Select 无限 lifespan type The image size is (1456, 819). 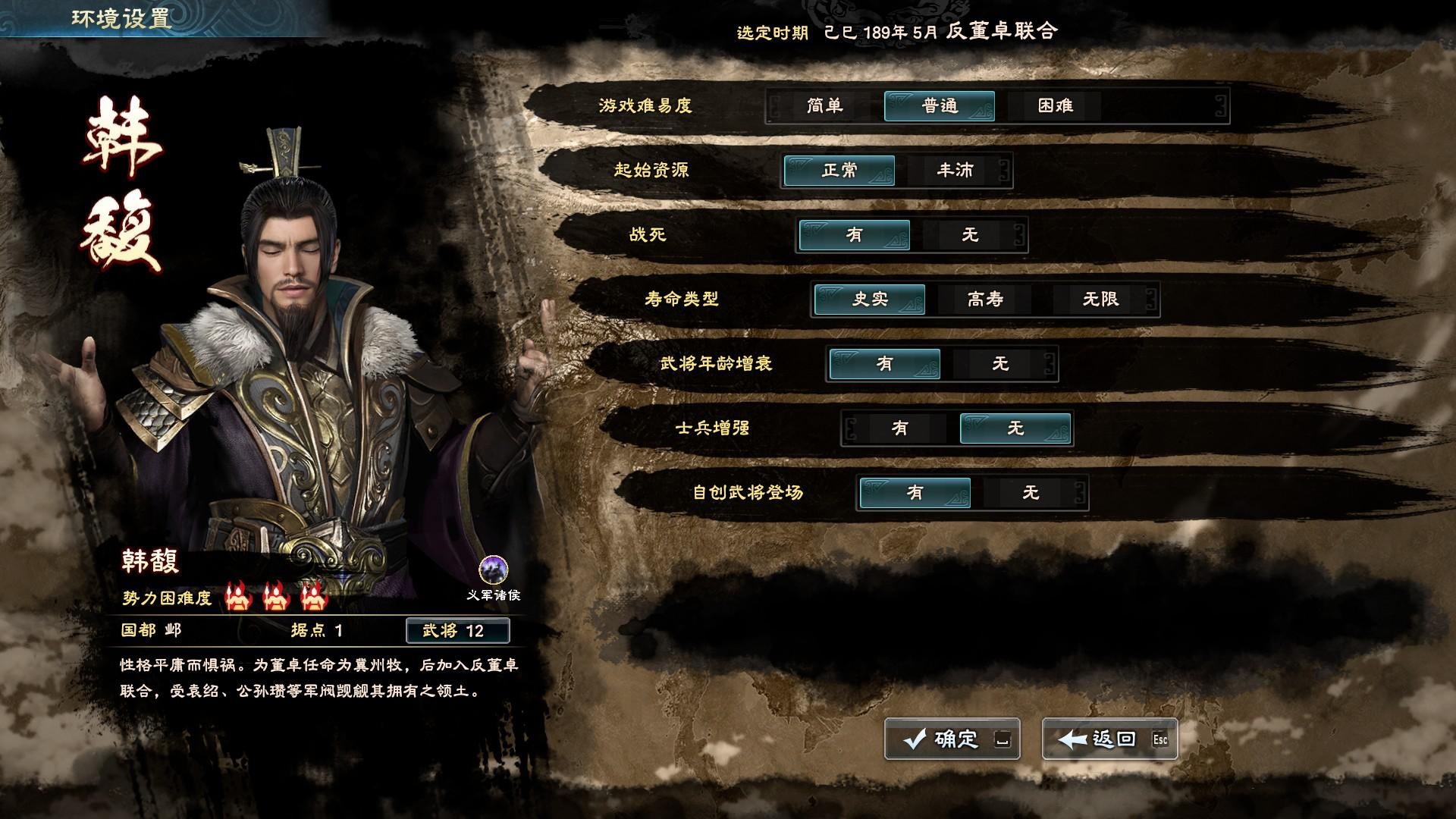[1100, 300]
